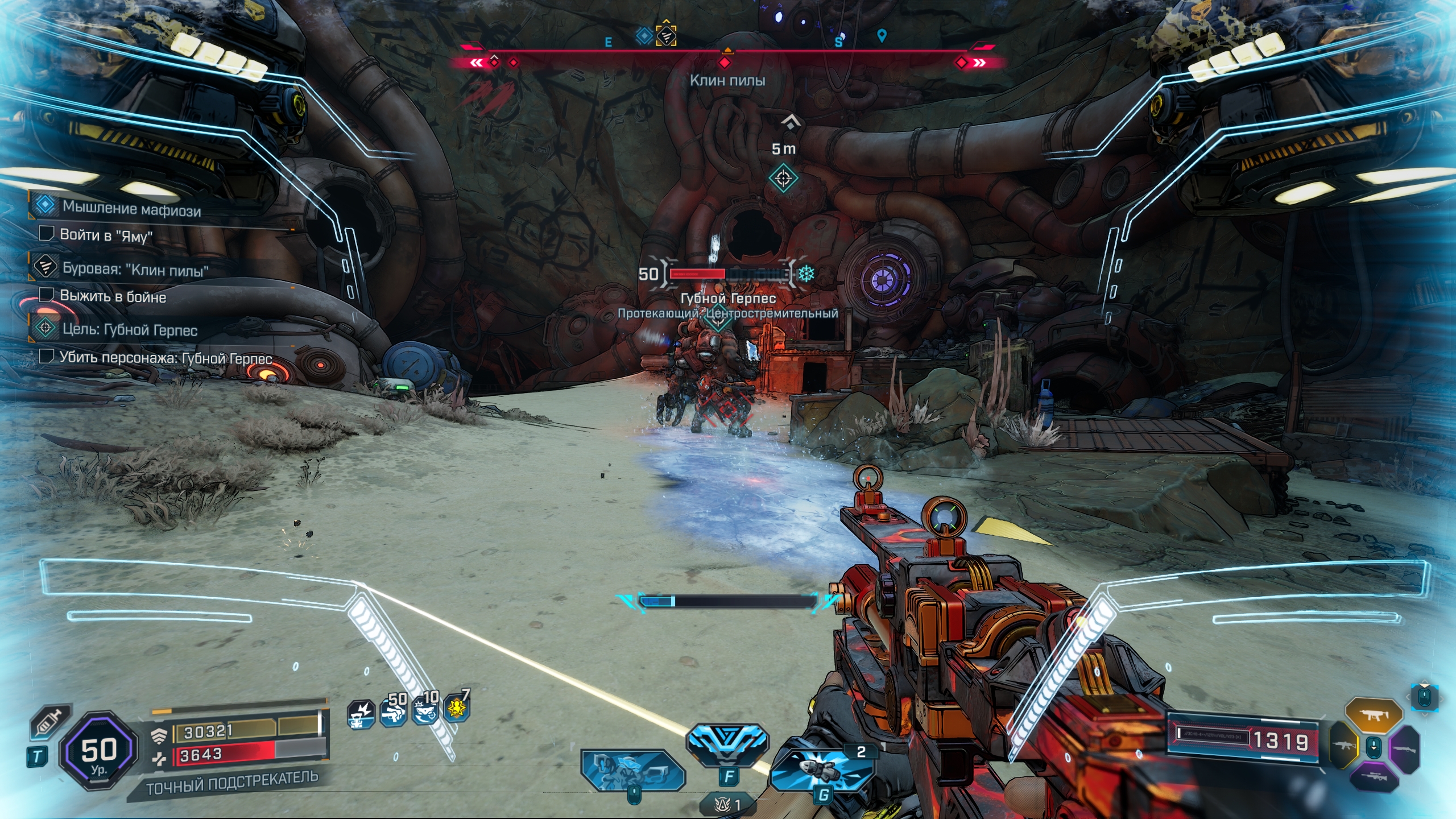Click the blue location pin on the compass

tap(882, 36)
